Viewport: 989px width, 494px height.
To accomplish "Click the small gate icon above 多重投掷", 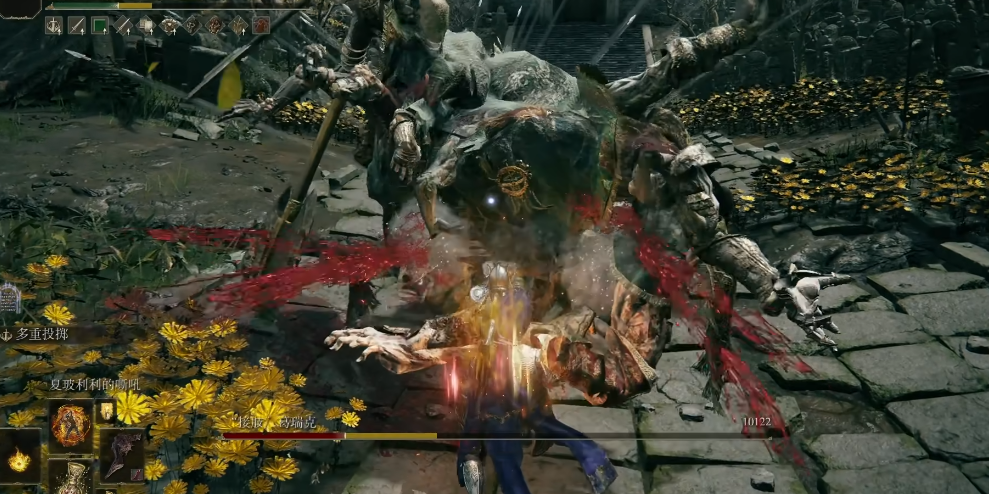I will tap(10, 297).
